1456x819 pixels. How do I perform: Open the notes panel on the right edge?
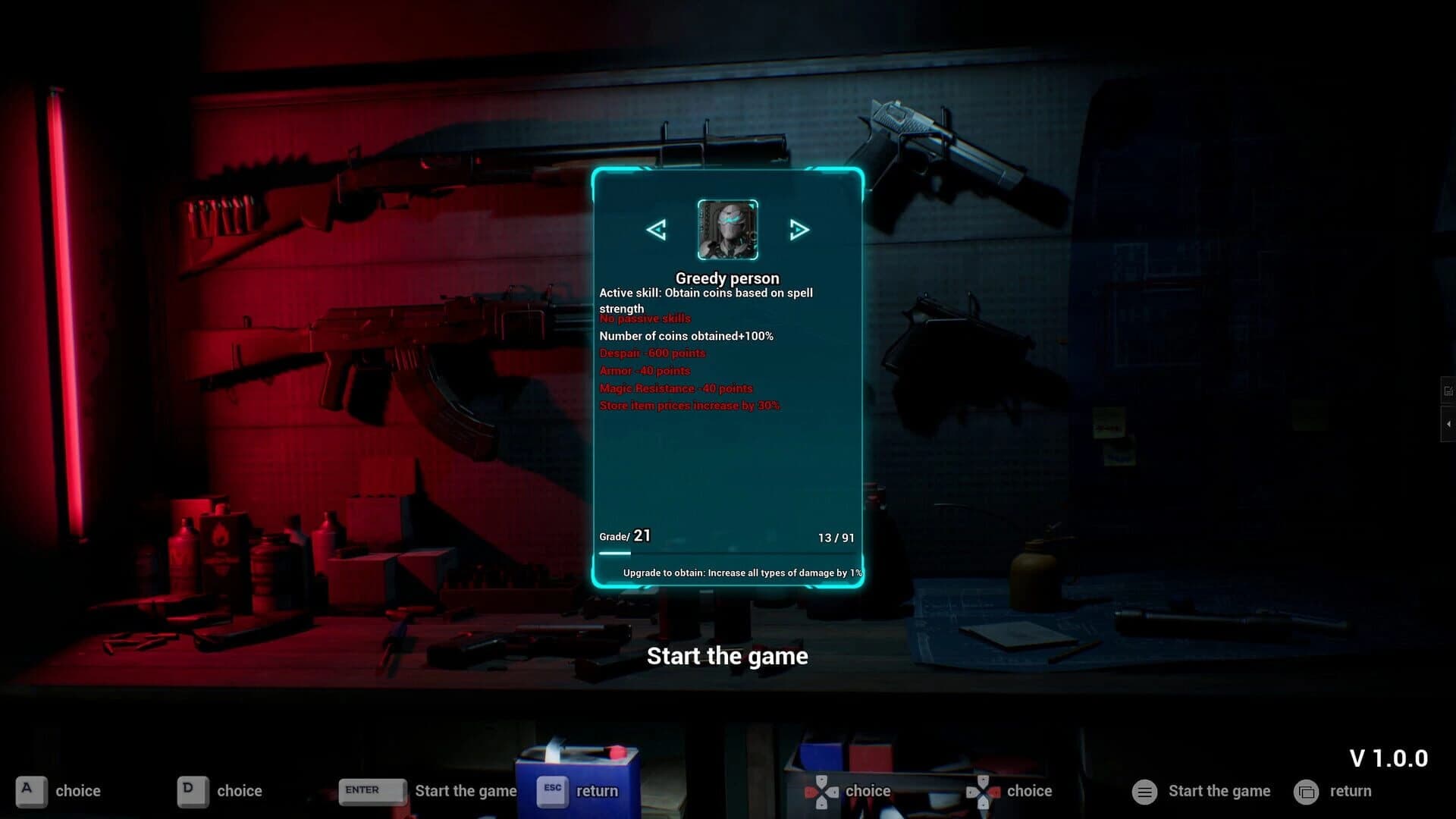coord(1449,390)
